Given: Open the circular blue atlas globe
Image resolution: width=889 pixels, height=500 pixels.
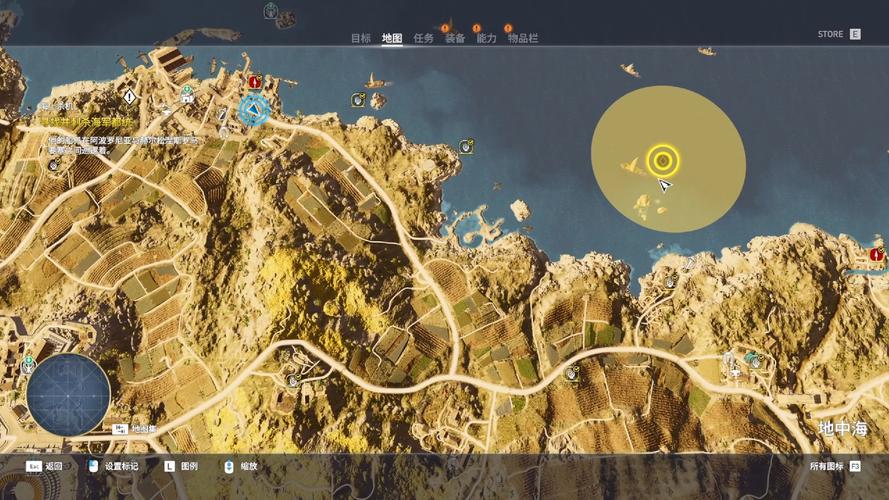Looking at the screenshot, I should coord(68,394).
